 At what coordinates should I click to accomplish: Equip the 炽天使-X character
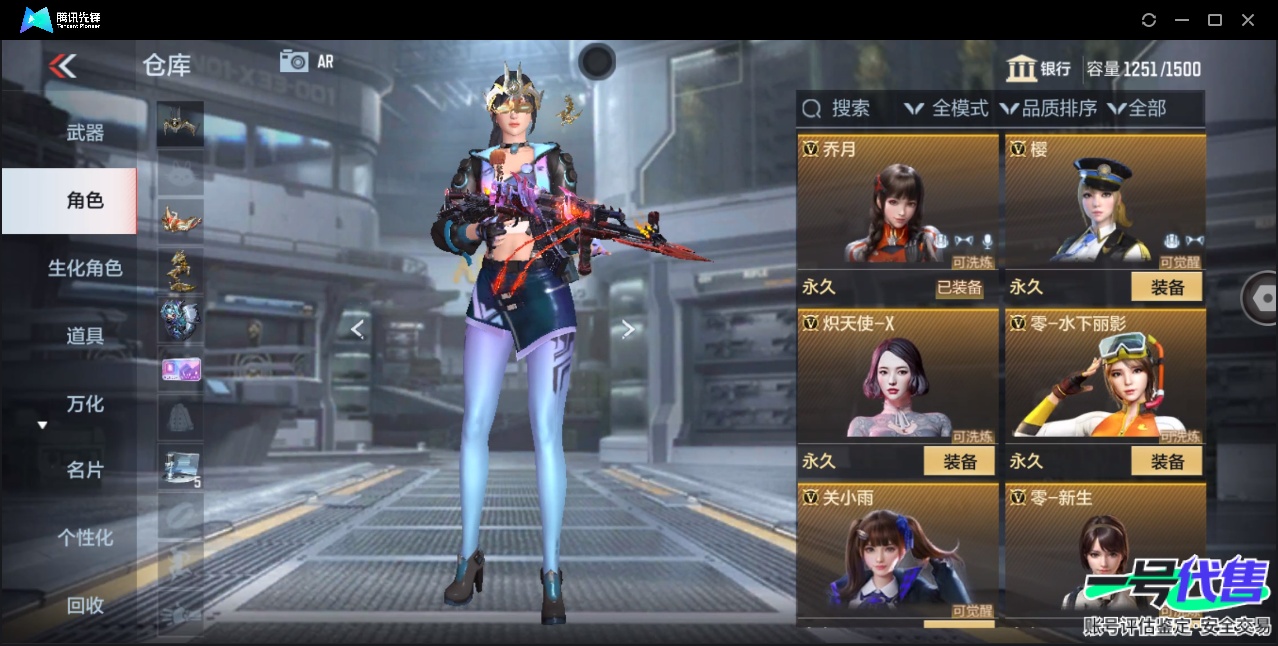pyautogui.click(x=959, y=462)
